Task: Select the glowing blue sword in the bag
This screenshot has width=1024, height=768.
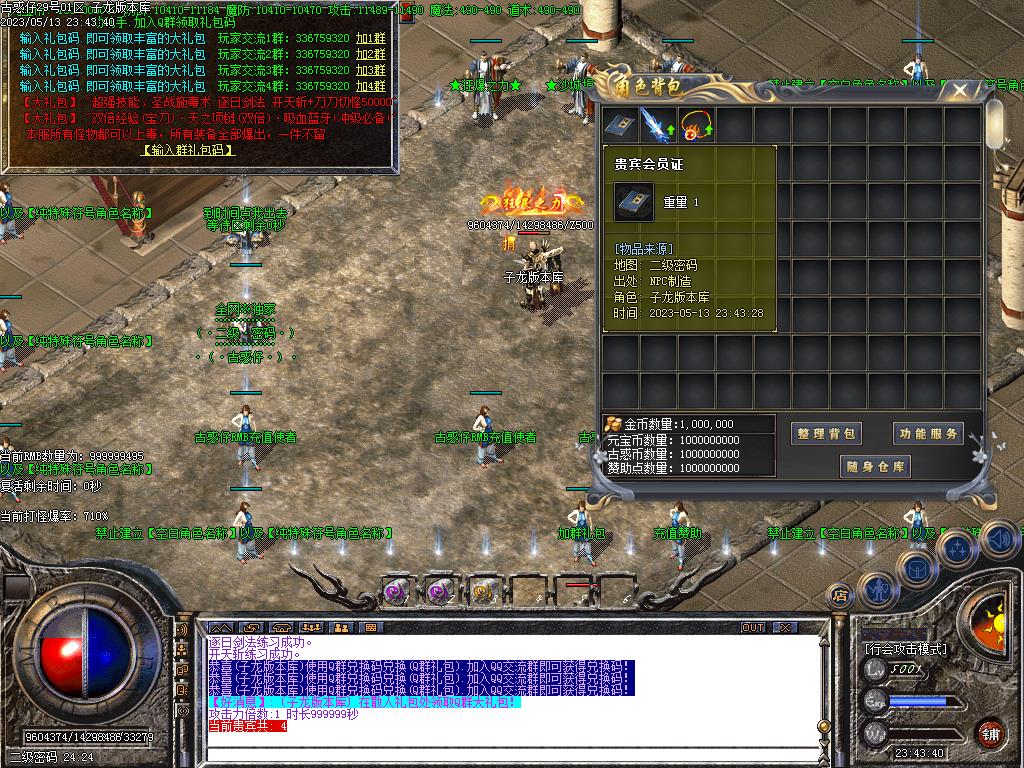Action: click(x=657, y=126)
